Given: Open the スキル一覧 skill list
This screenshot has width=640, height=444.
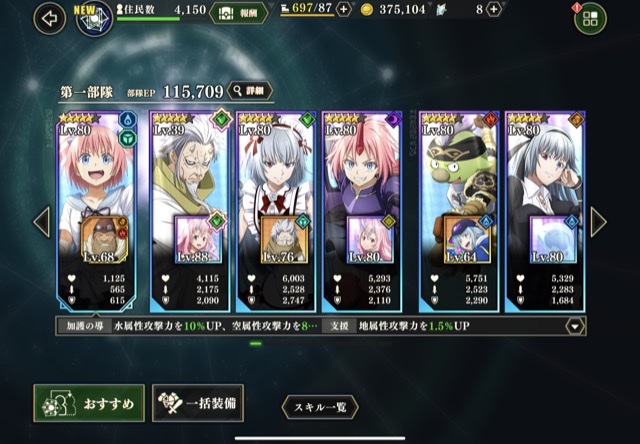Looking at the screenshot, I should (319, 406).
